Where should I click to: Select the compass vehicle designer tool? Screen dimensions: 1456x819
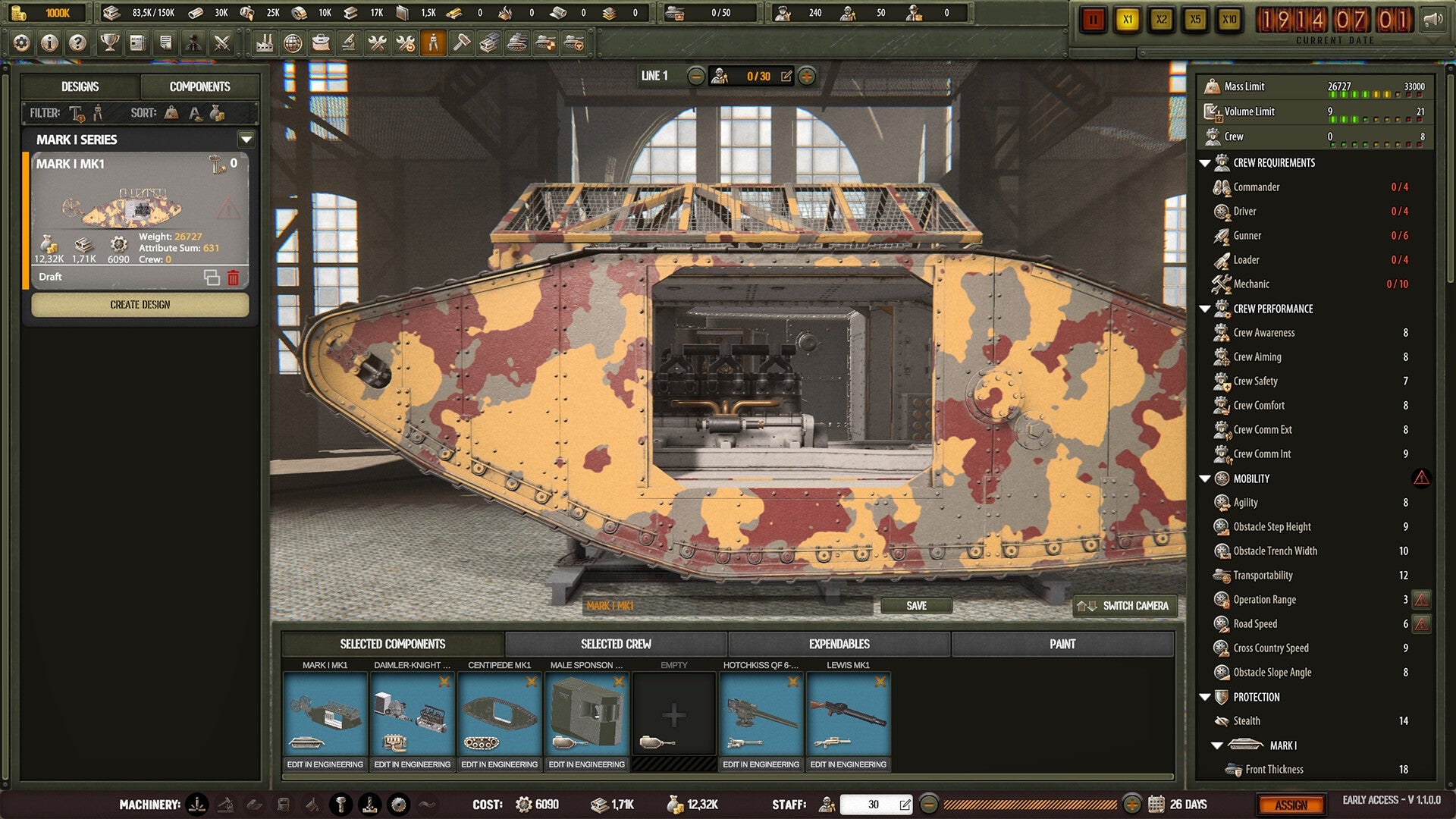coord(435,43)
